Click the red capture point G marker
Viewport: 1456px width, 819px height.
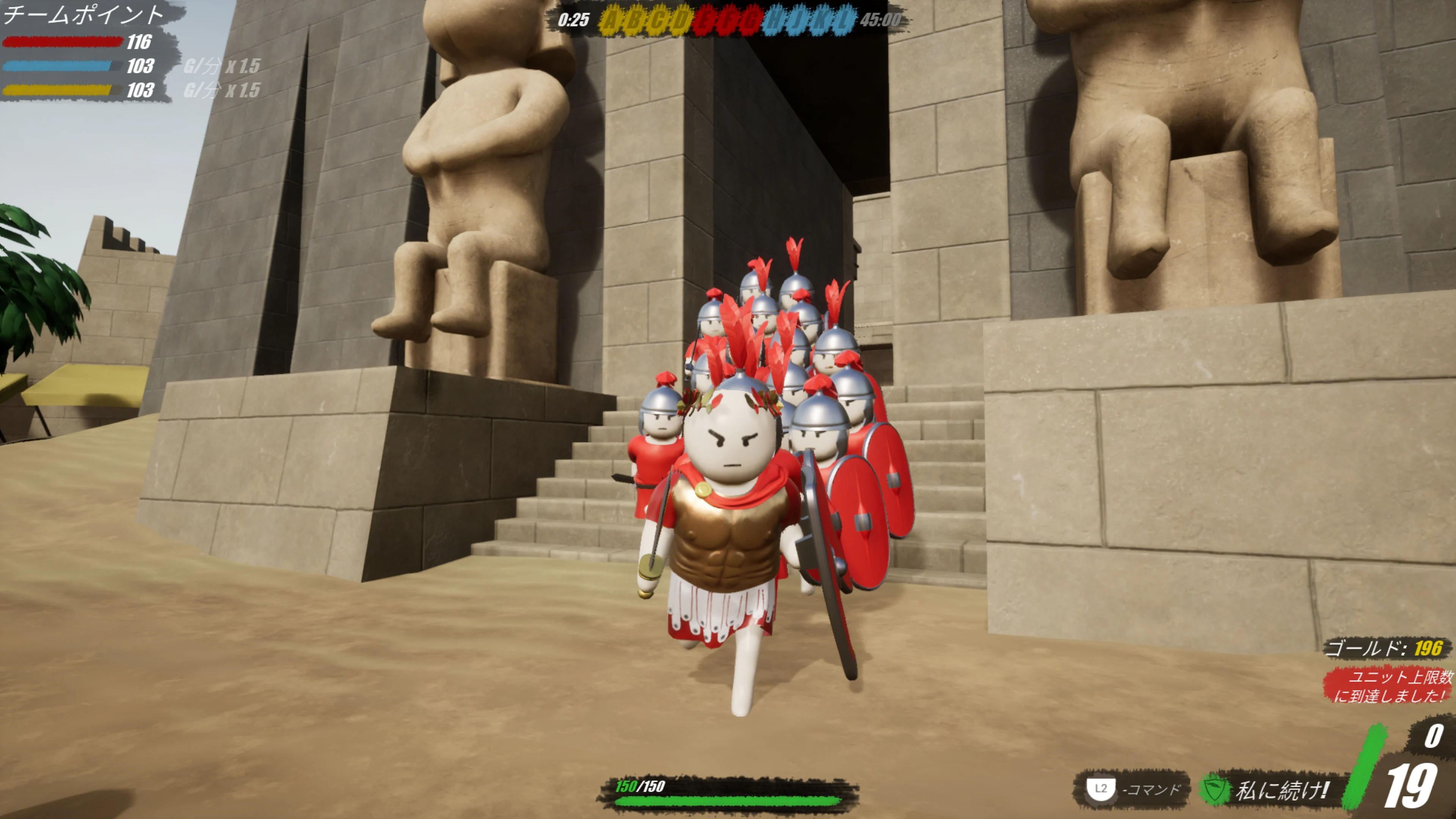pyautogui.click(x=751, y=20)
